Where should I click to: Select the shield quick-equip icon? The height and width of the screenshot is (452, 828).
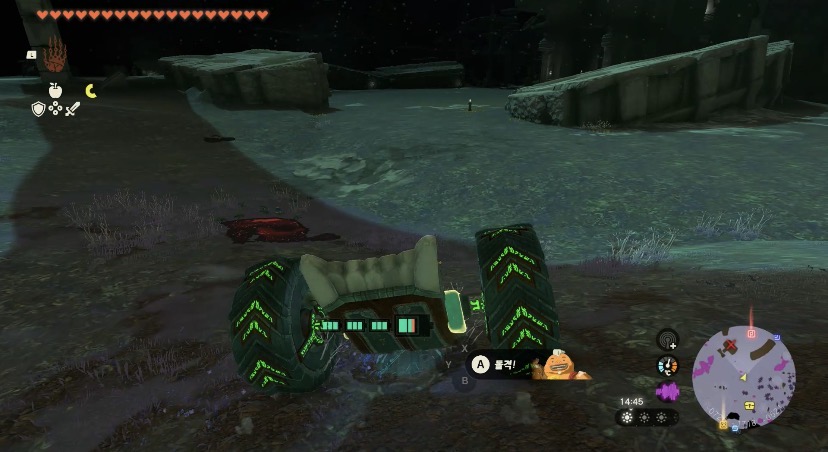click(x=38, y=108)
